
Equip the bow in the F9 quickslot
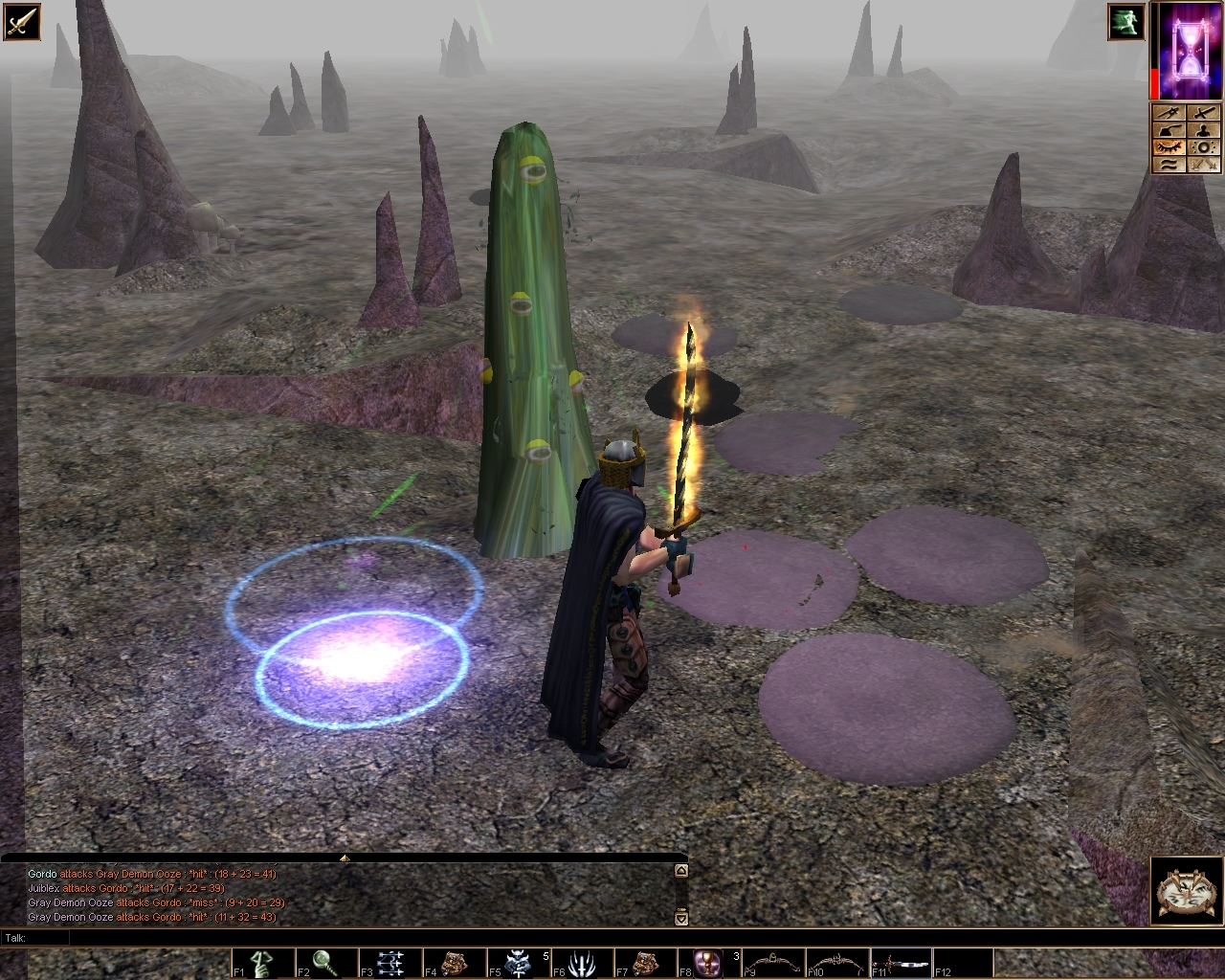point(773,962)
